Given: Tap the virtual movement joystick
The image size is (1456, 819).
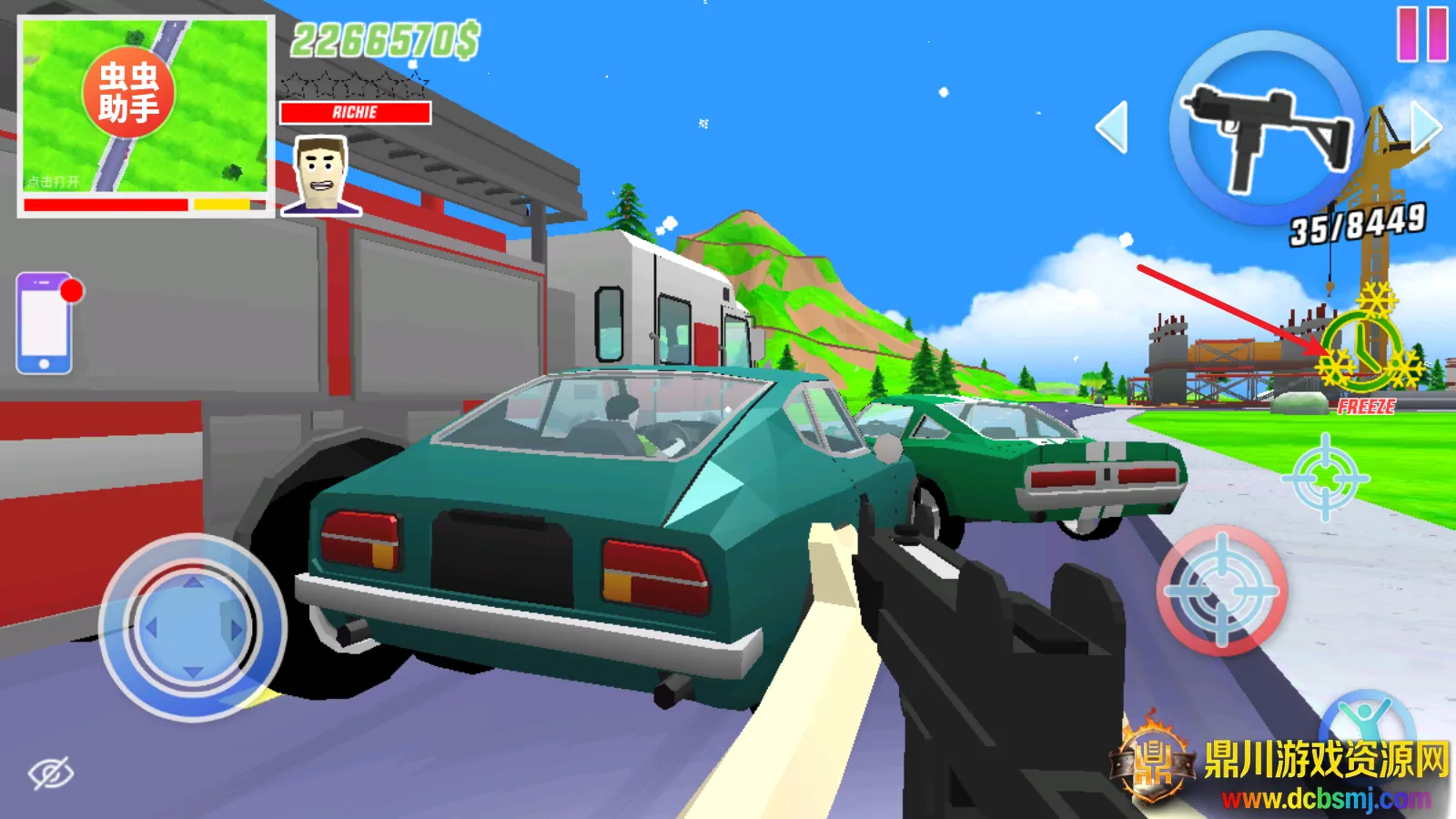Looking at the screenshot, I should tap(193, 627).
